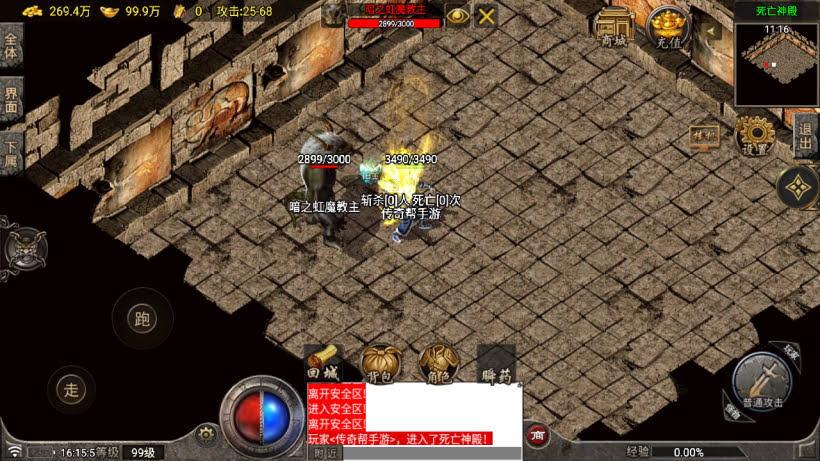Click the 死亡神殿 minimap
The image size is (820, 461).
[776, 63]
